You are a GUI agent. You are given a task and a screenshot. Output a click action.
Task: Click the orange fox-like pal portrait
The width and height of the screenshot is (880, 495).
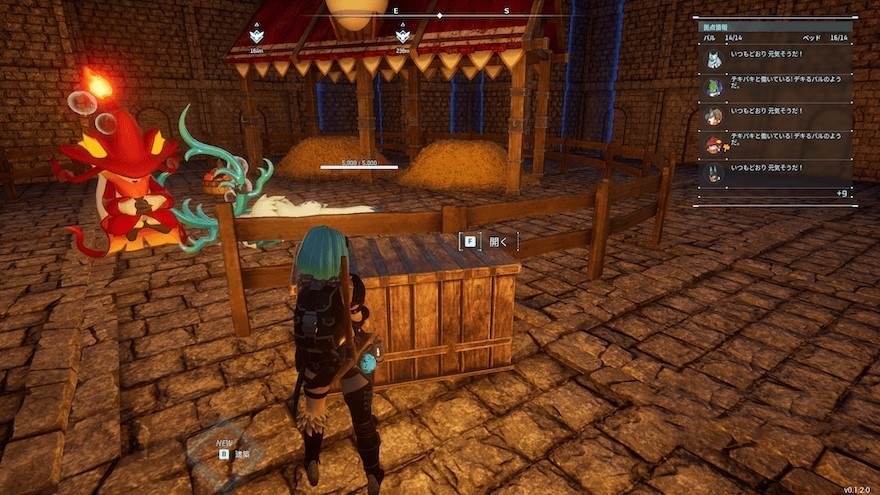tap(713, 116)
